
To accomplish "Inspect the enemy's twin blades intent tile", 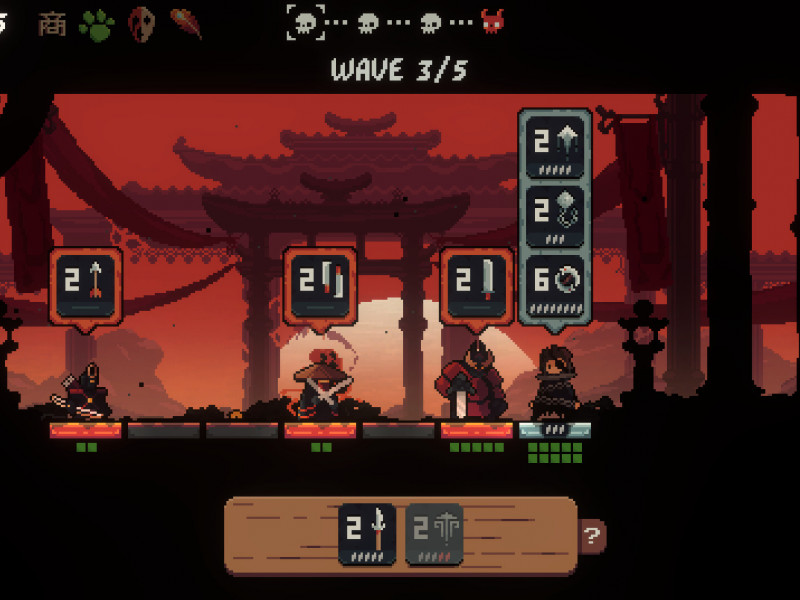I will coord(321,287).
